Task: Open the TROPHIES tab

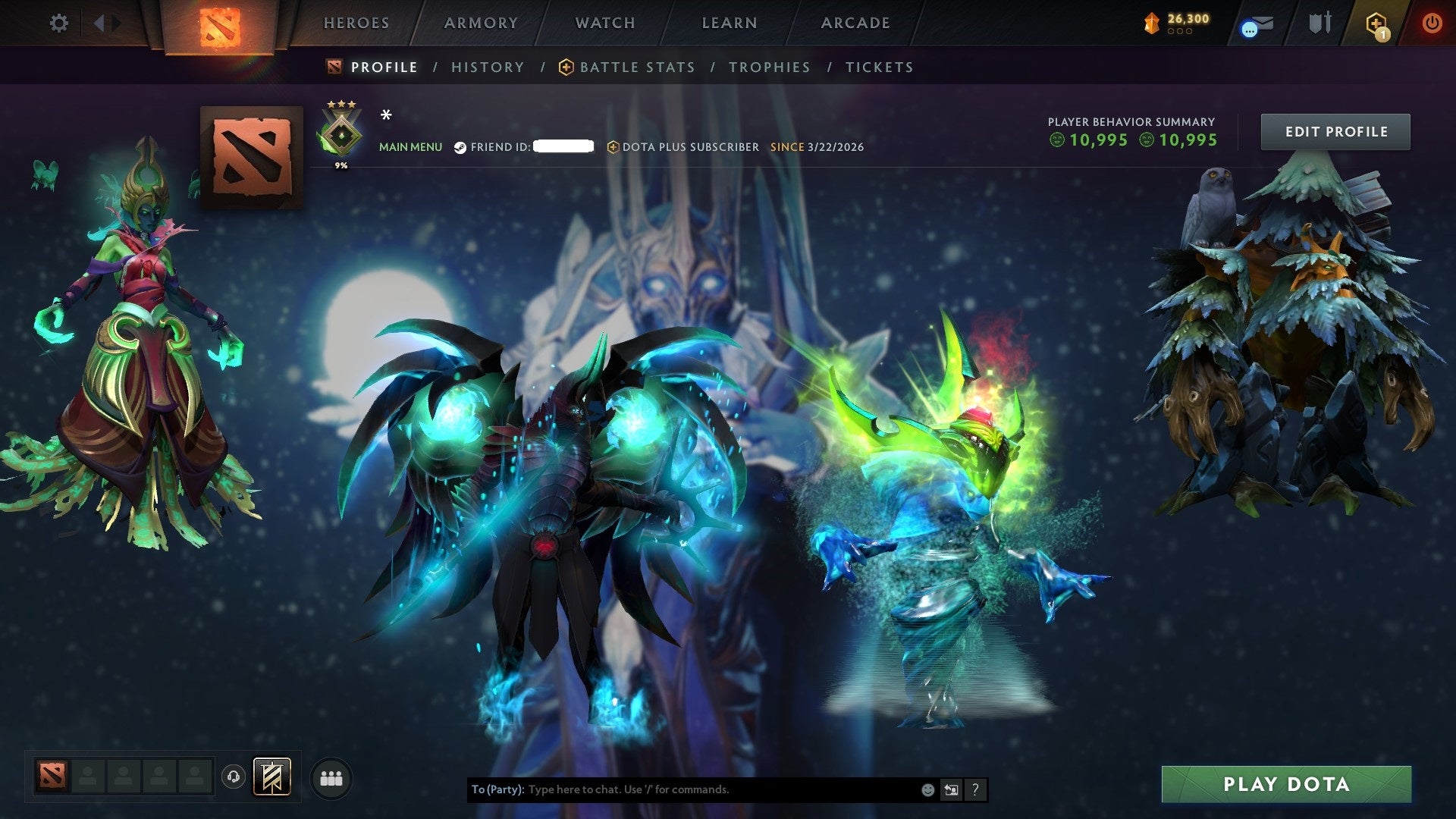Action: (x=769, y=67)
